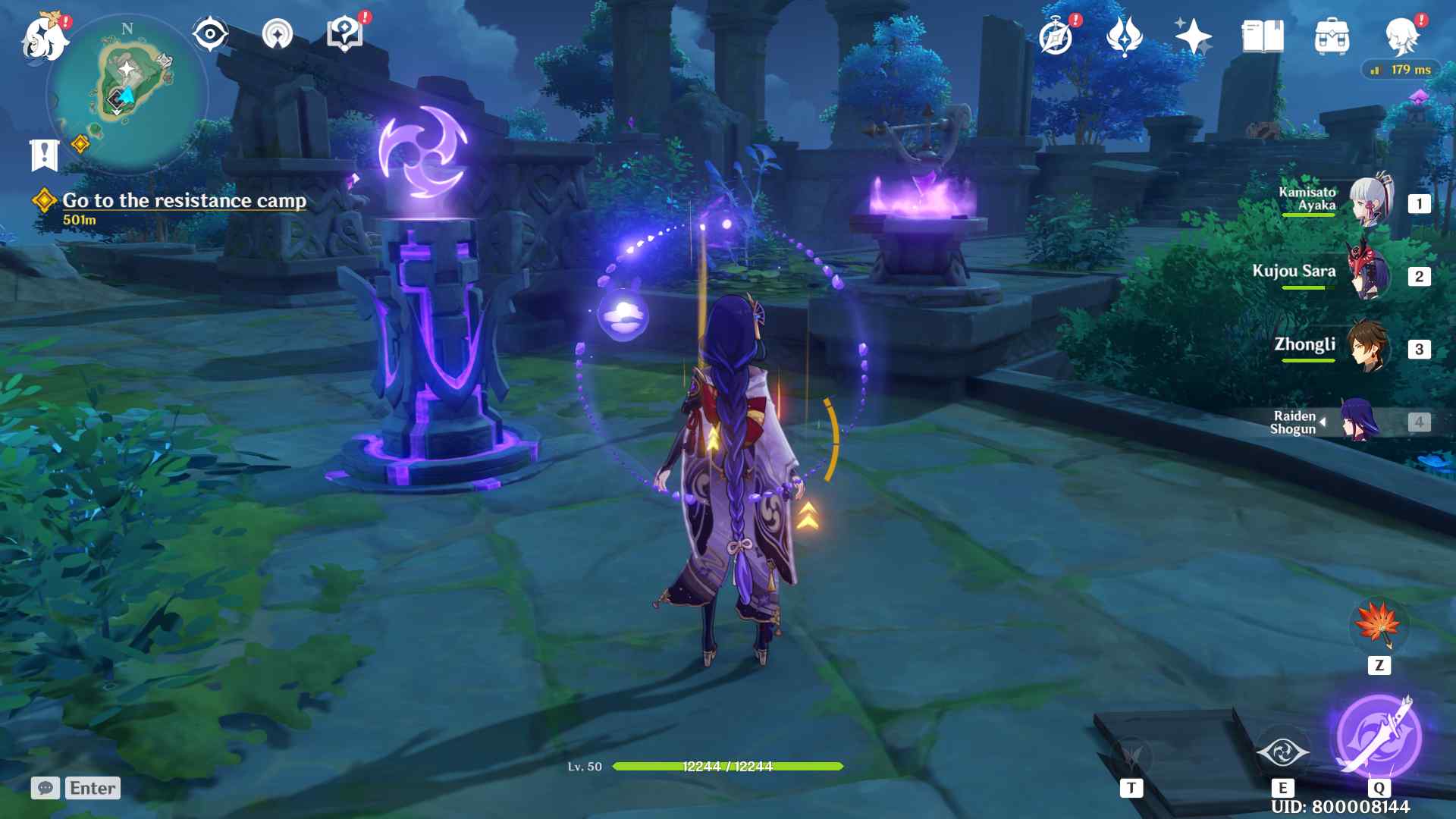Screen dimensions: 1456x819
Task: Toggle the Elemental Sight eye icon
Action: [210, 34]
